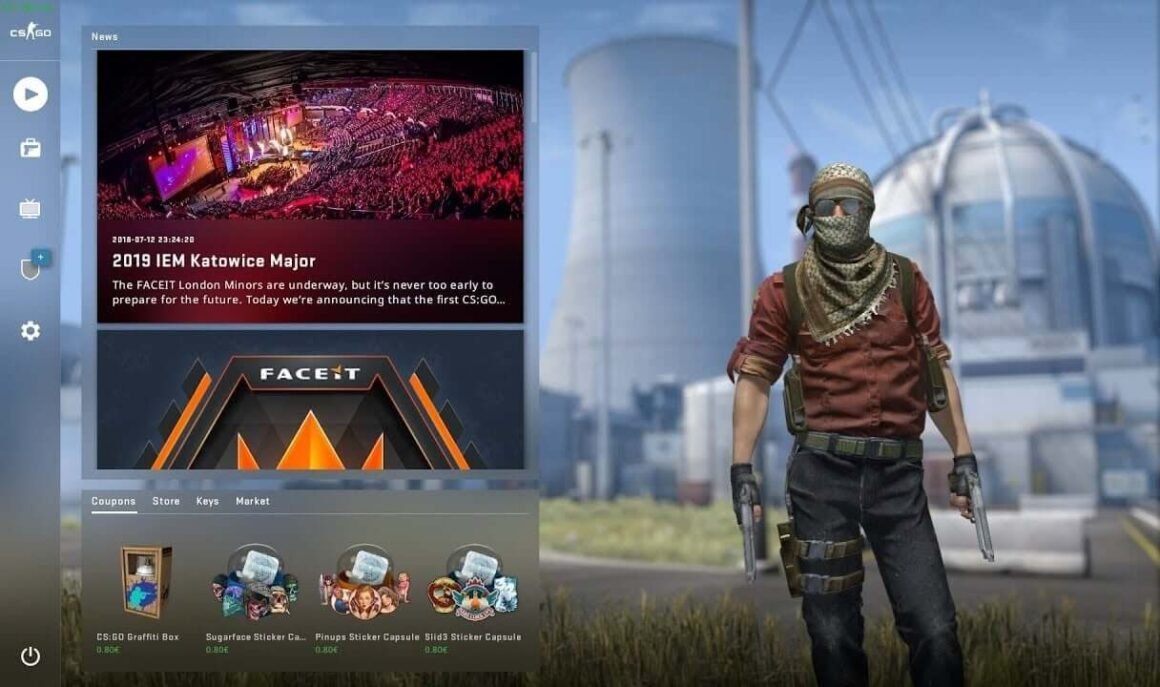1160x687 pixels.
Task: Open the Settings gear menu
Action: (30, 331)
